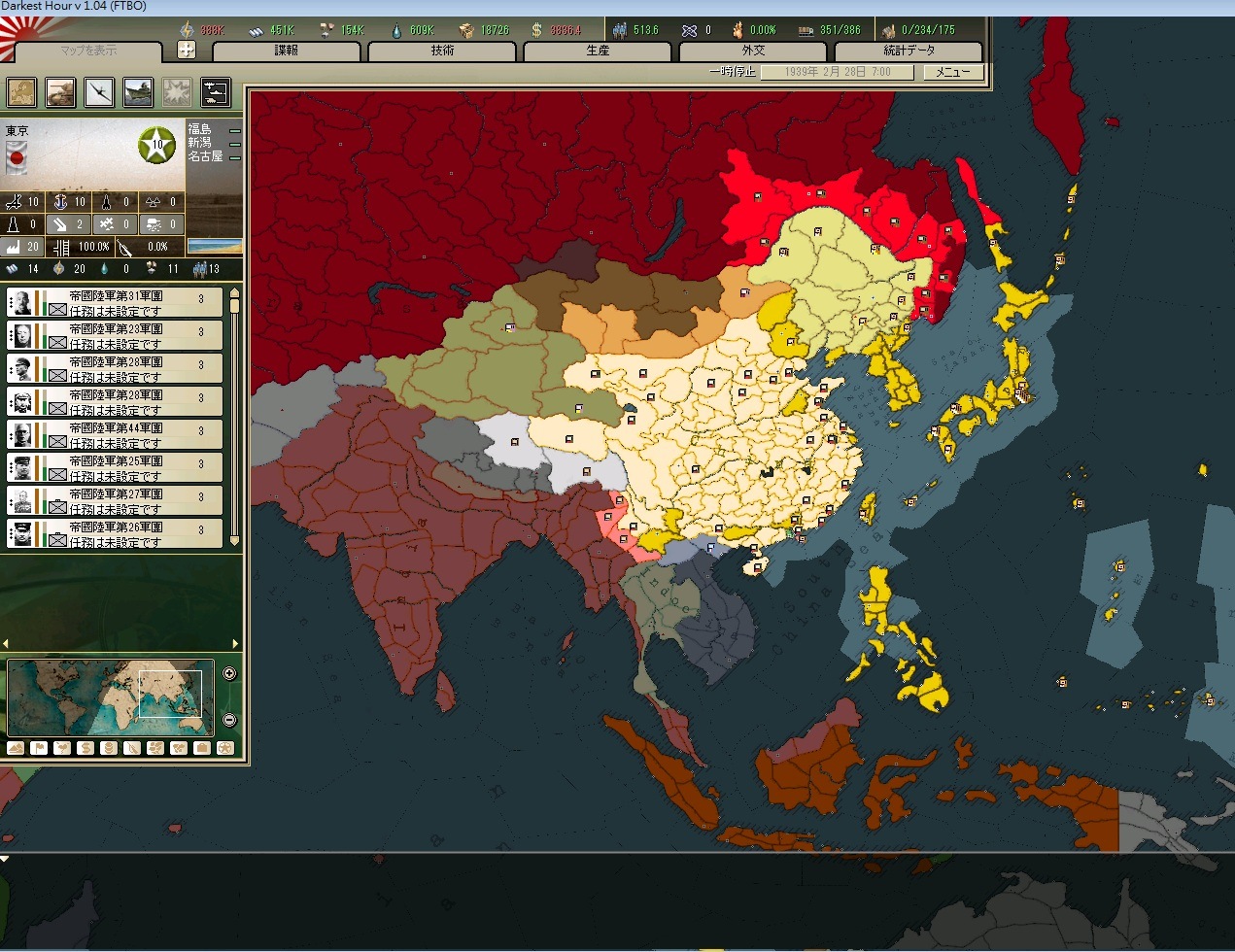
Task: Select the airplane air units icon
Action: coord(99,92)
